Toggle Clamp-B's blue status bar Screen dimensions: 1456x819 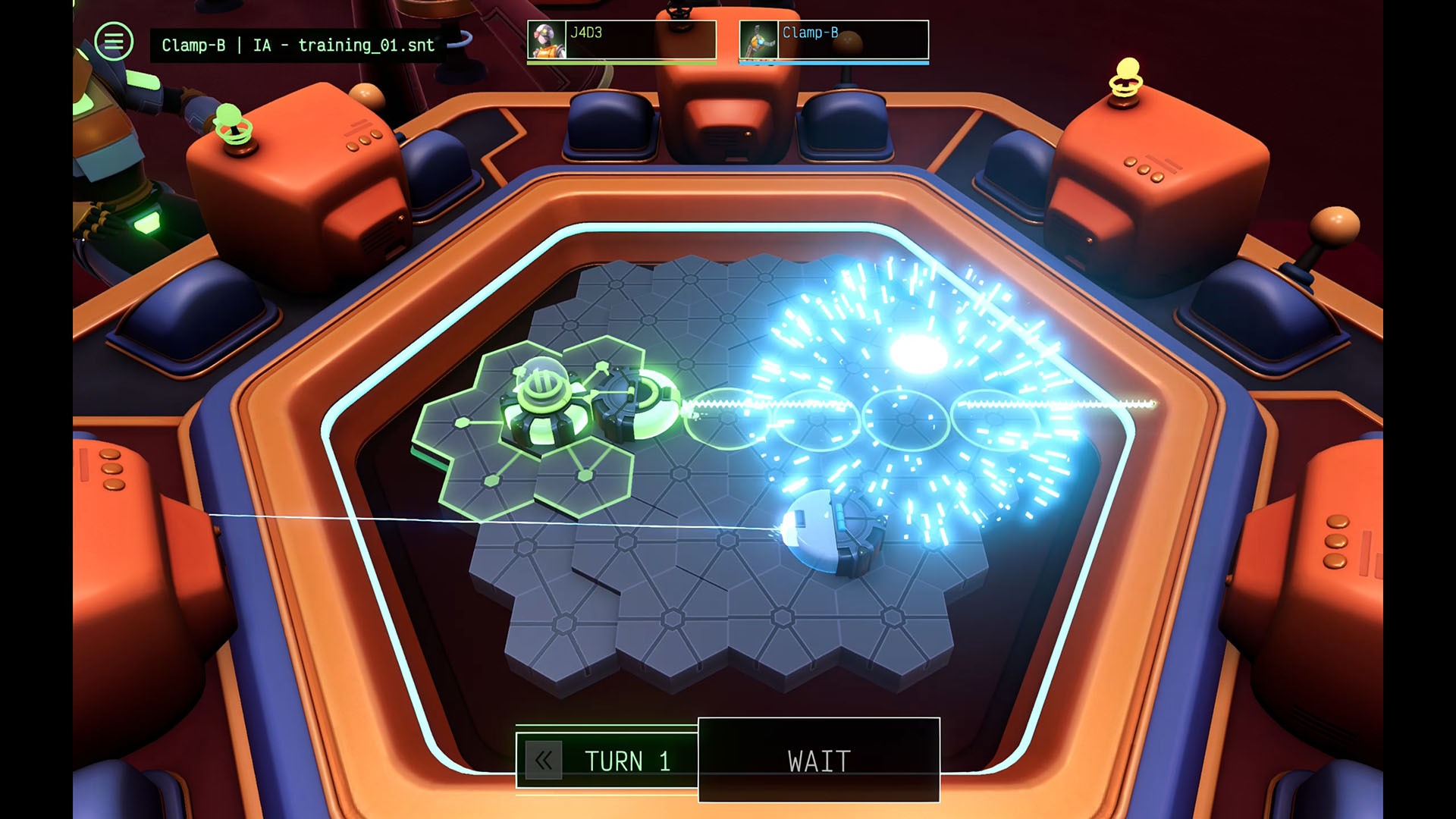[x=834, y=64]
